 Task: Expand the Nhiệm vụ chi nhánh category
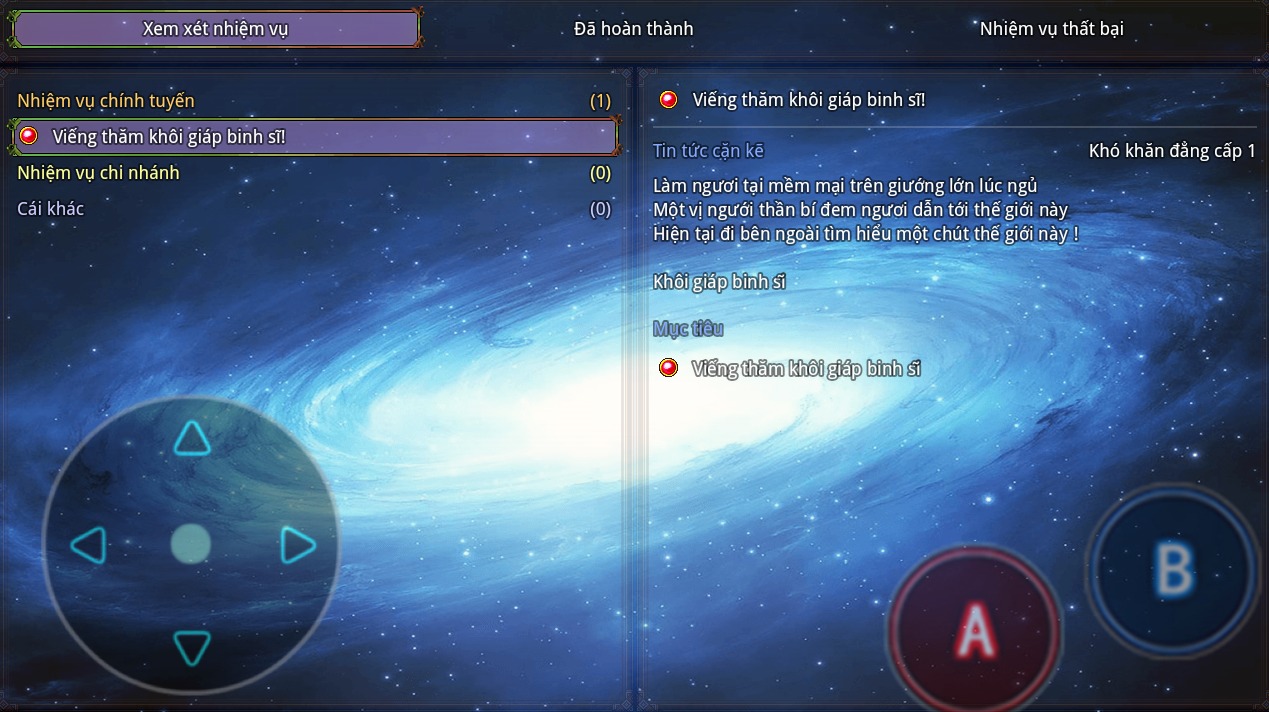click(98, 173)
